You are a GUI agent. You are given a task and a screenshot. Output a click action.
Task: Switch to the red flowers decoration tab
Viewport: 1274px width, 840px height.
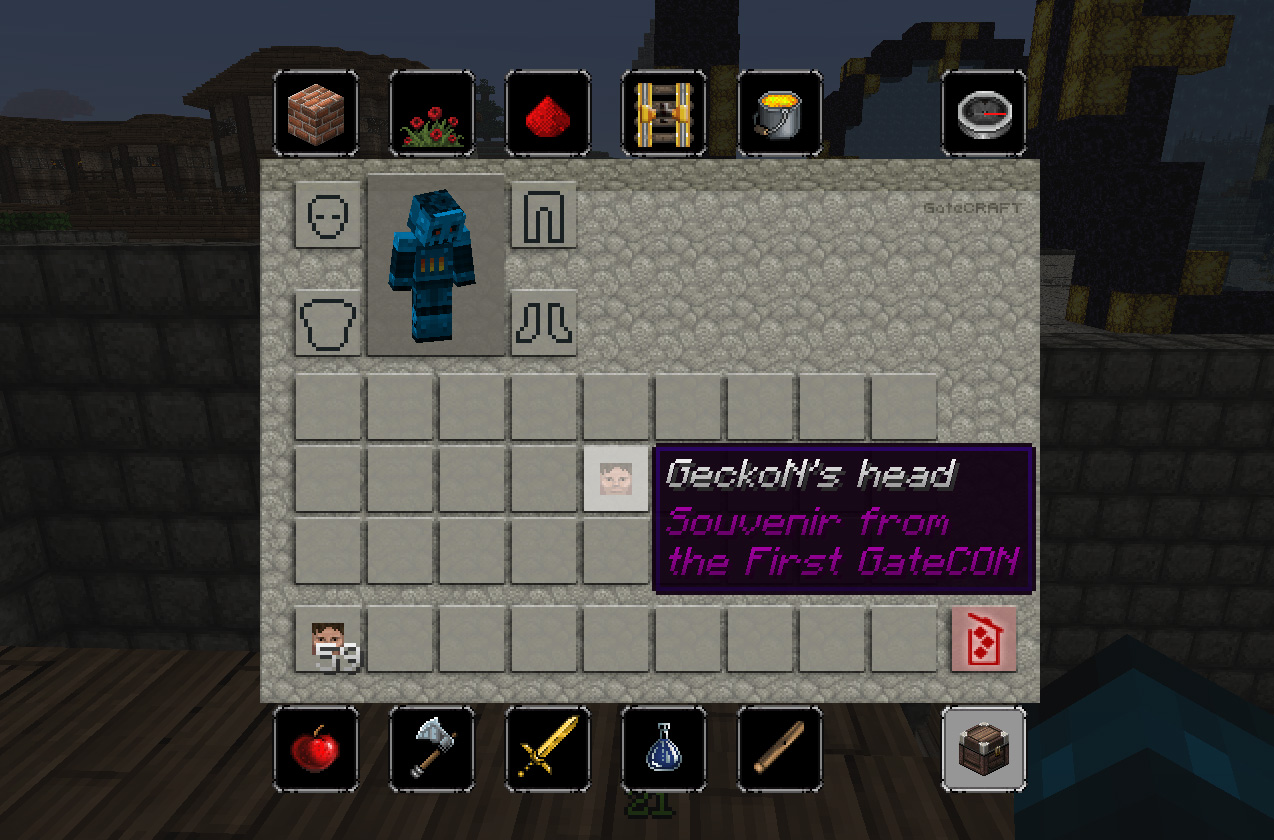432,113
